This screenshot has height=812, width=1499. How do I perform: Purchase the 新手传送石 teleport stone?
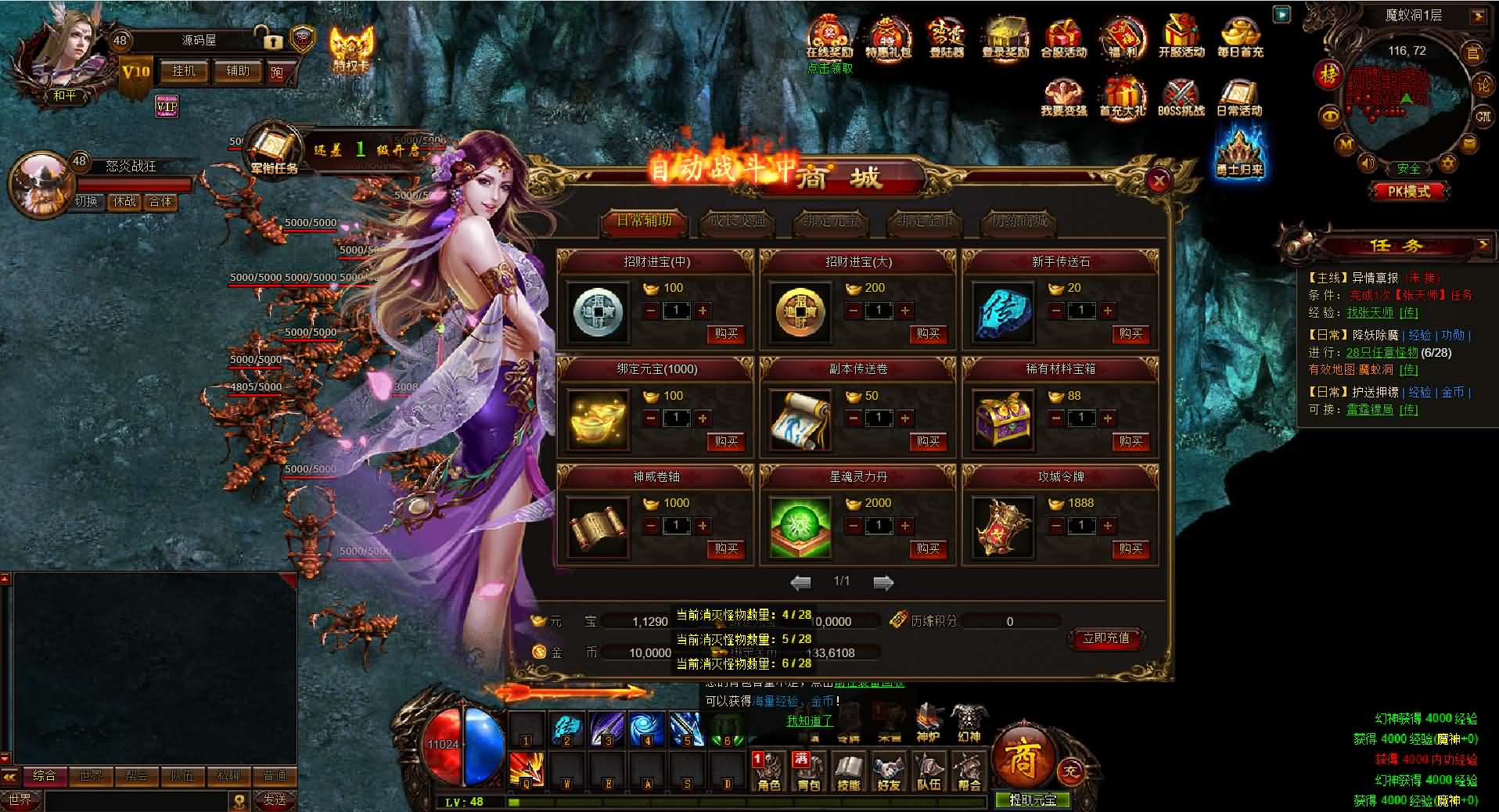(x=1131, y=334)
